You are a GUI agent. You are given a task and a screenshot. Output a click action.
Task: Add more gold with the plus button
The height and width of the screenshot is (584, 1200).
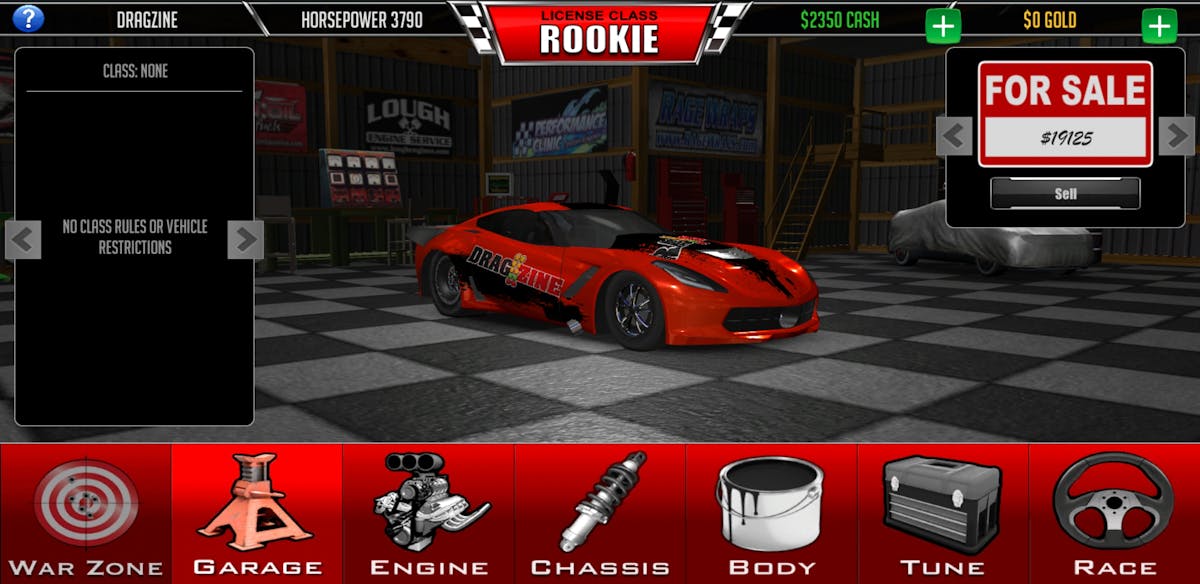(x=1160, y=25)
